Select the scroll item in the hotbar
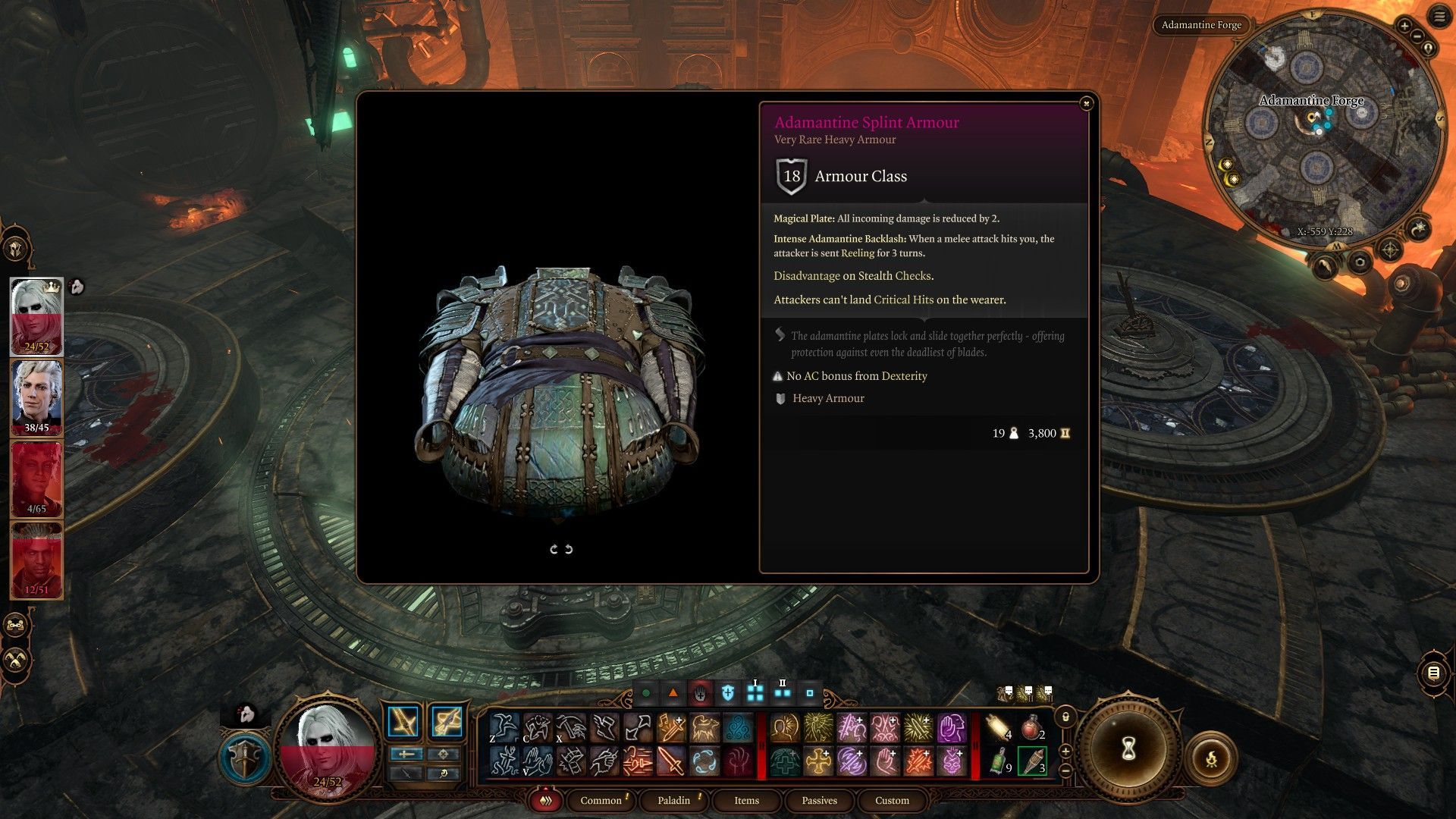Image resolution: width=1456 pixels, height=819 pixels. 999,728
